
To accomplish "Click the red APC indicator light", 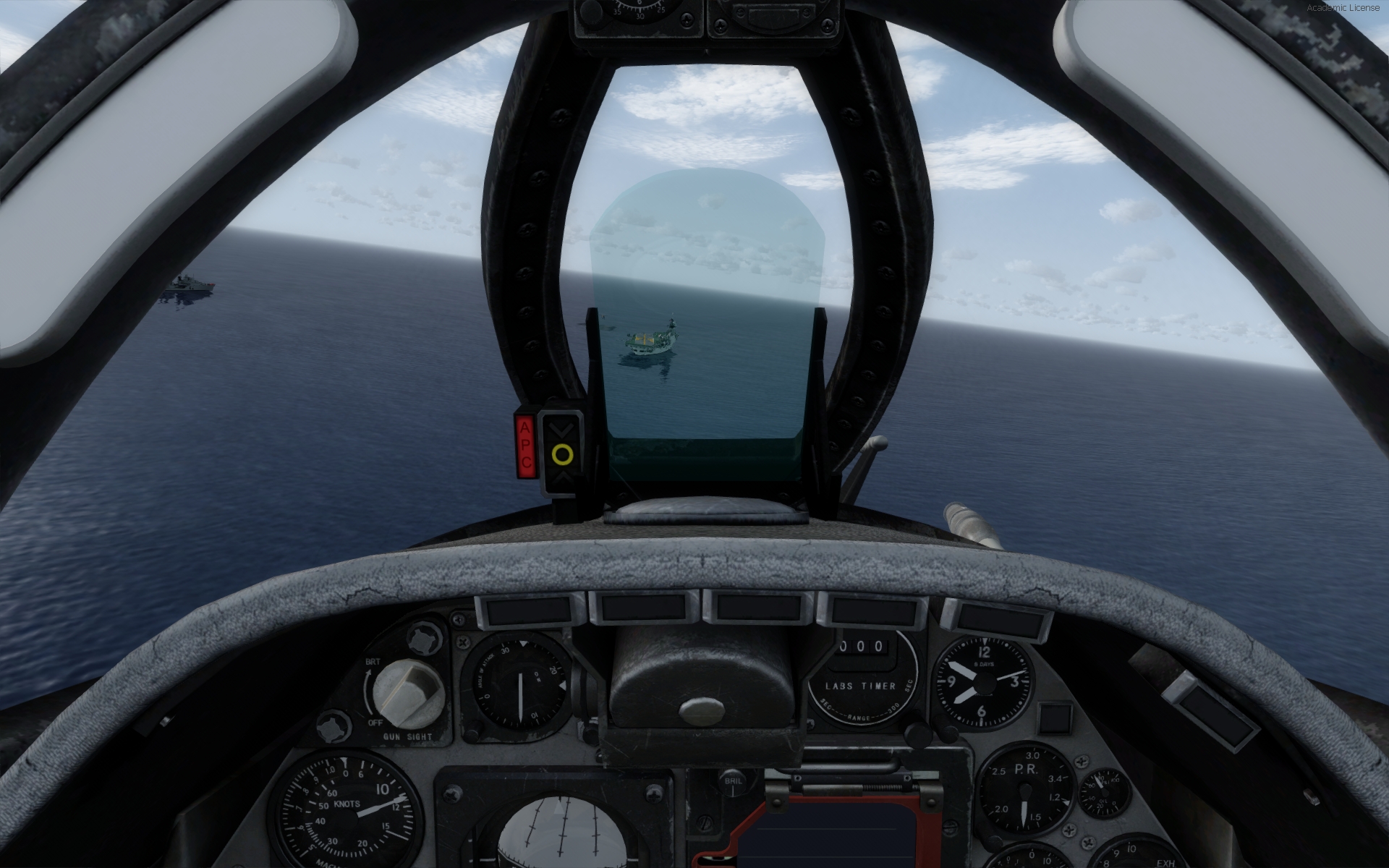I will coord(526,446).
